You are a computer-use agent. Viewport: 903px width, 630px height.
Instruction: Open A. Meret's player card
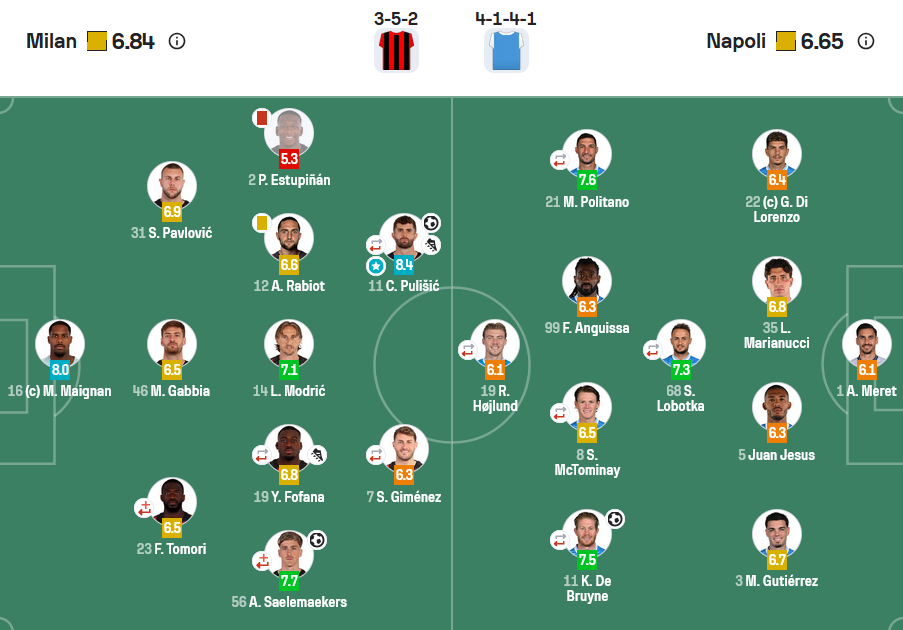867,344
